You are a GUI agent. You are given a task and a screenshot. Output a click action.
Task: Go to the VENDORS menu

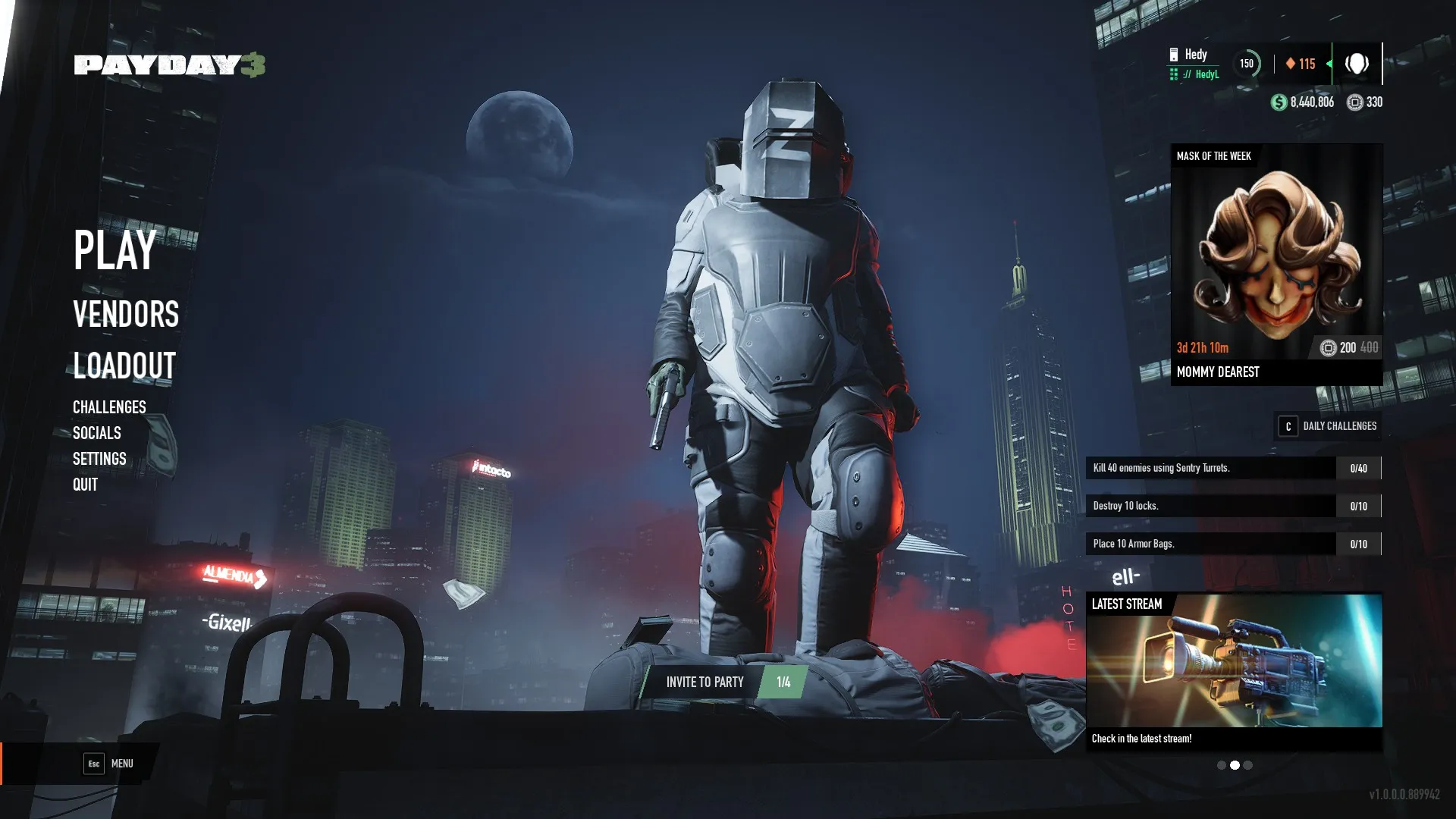tap(126, 315)
